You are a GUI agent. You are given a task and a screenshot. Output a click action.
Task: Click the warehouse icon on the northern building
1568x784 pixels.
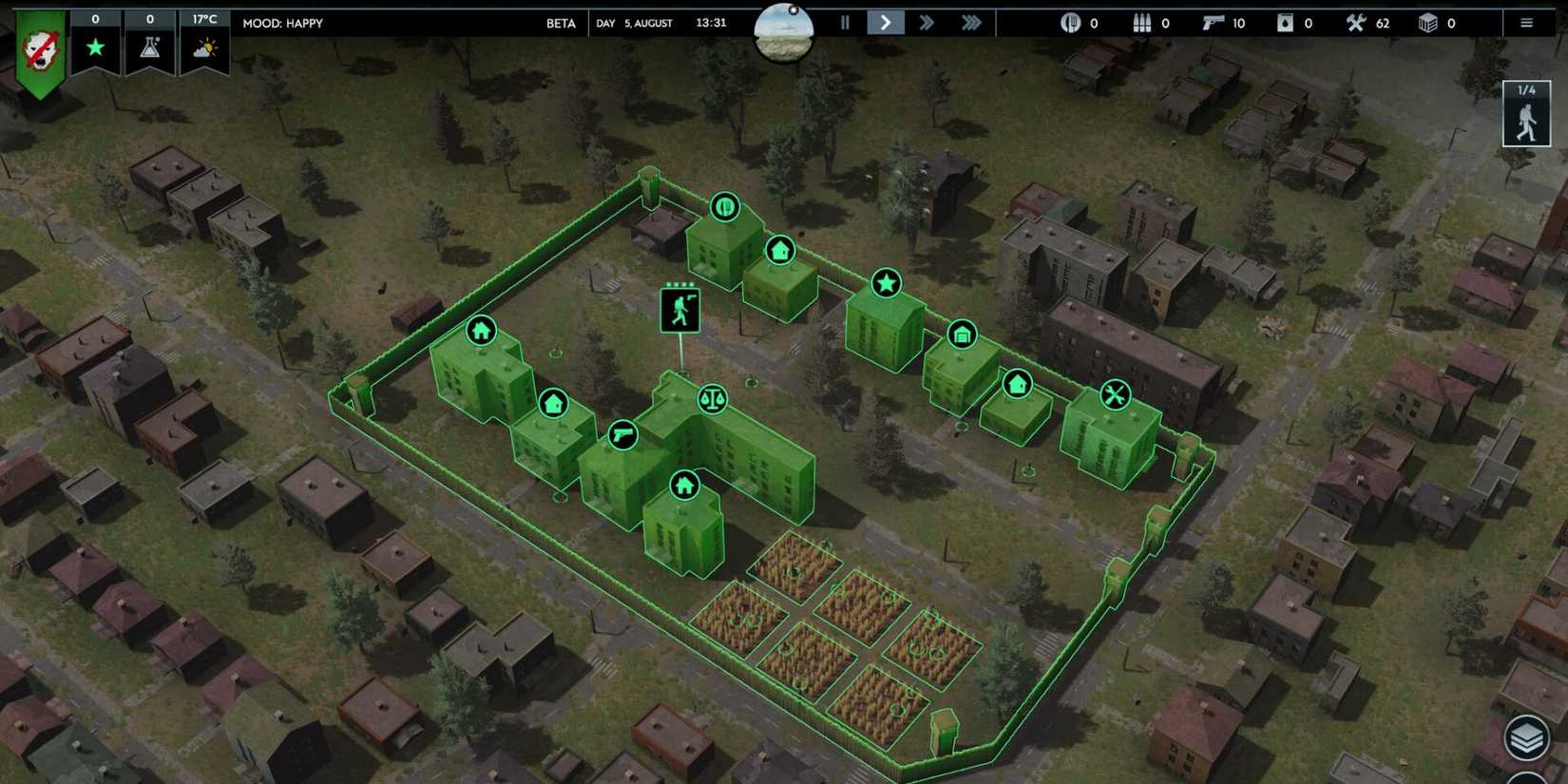click(x=963, y=335)
